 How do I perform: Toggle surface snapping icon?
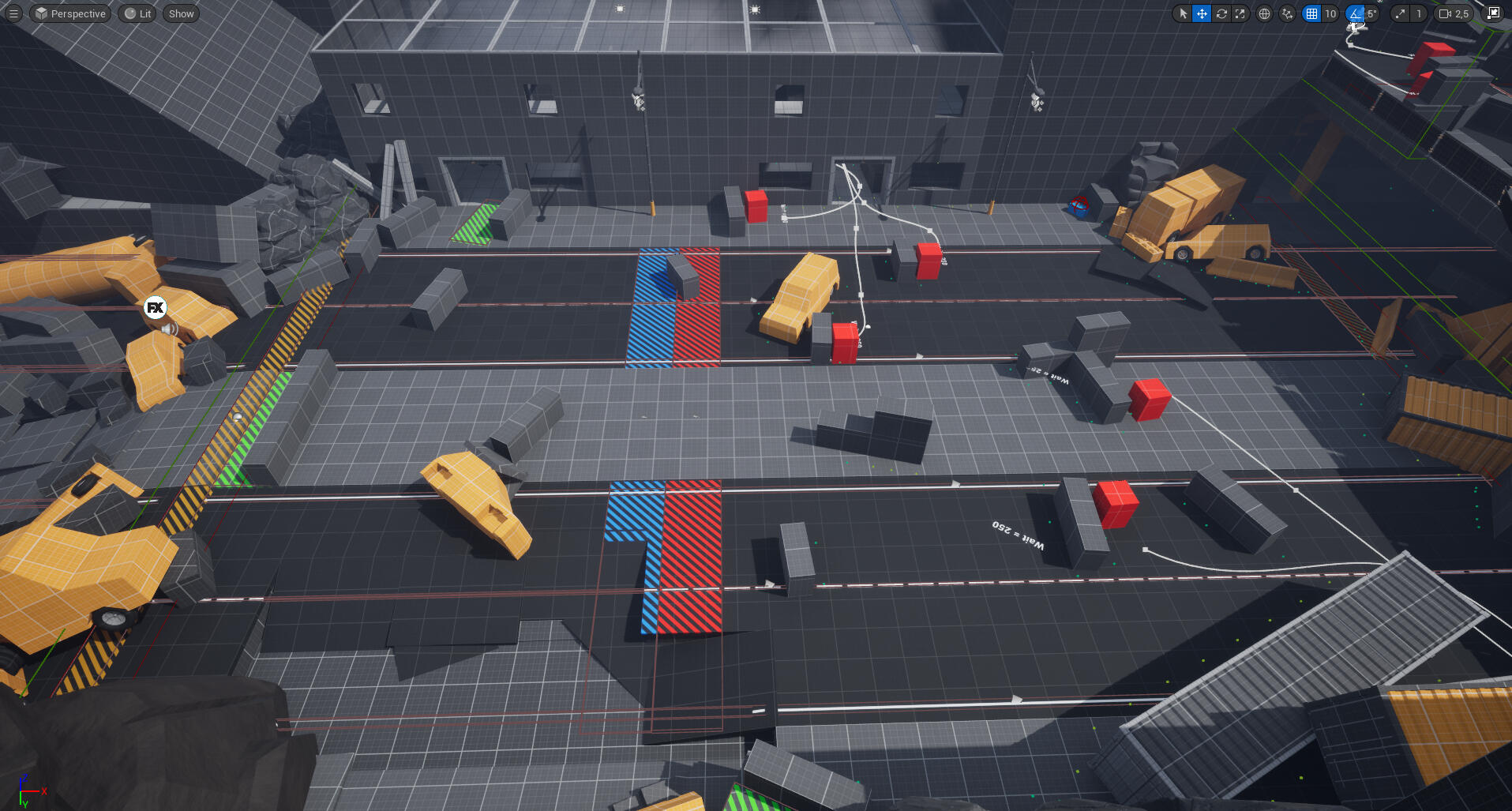pos(1288,13)
